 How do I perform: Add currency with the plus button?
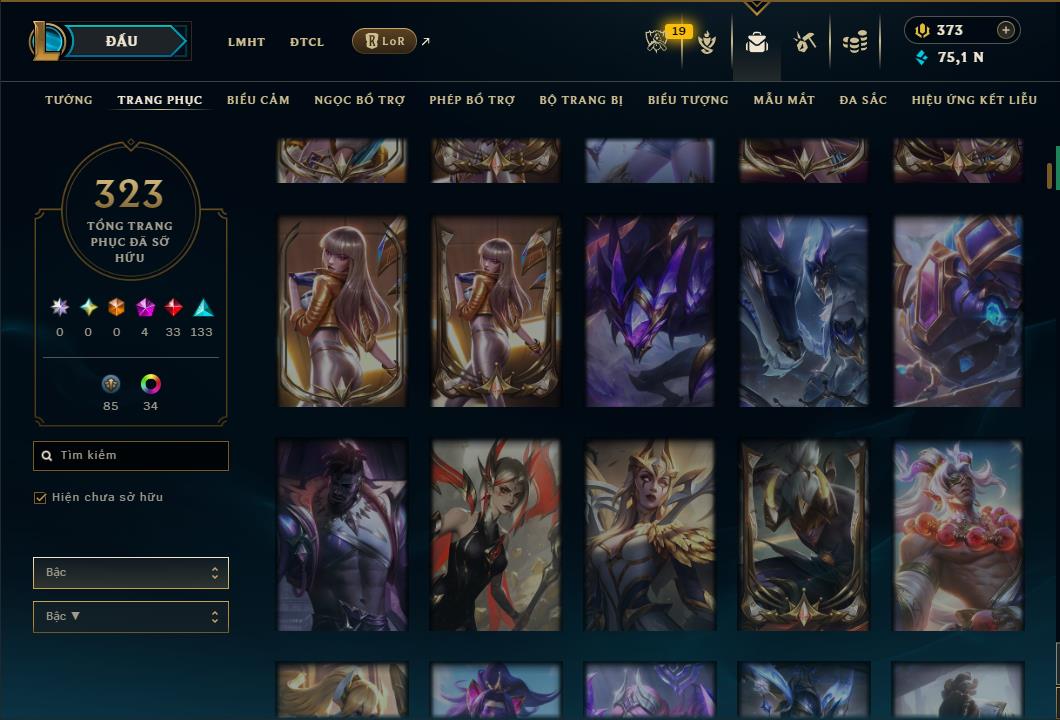[x=1006, y=30]
